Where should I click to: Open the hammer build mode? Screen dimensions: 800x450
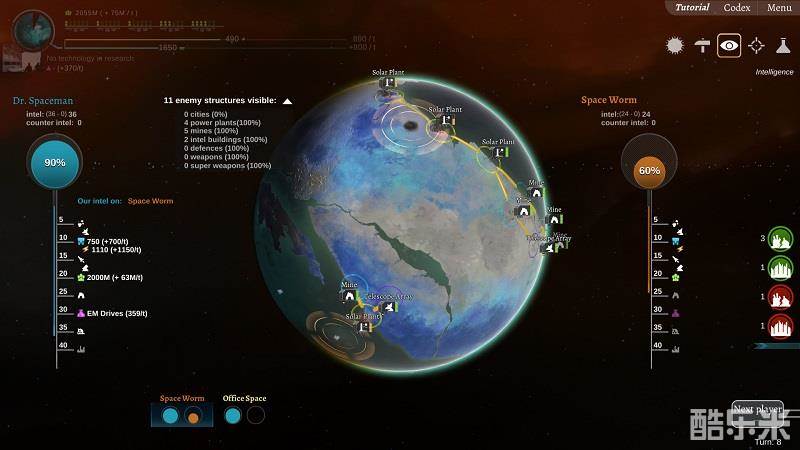click(702, 45)
